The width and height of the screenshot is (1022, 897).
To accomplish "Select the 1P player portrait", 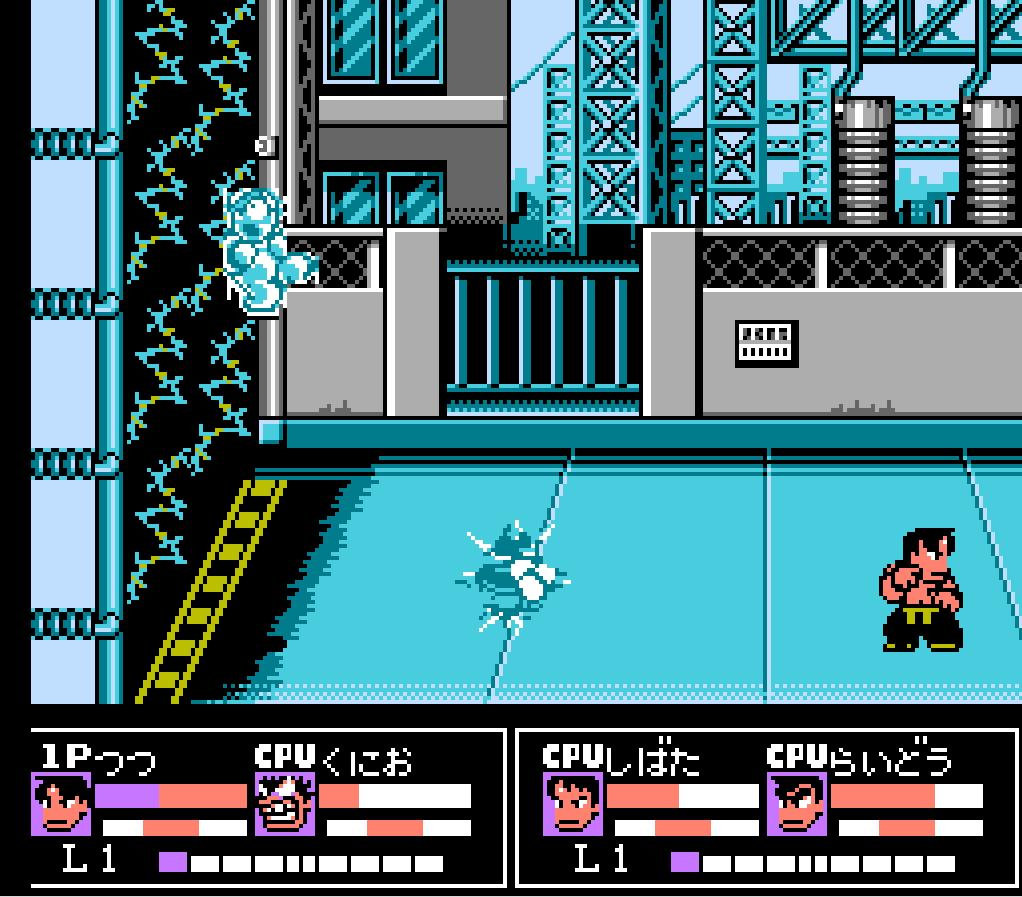I will point(62,805).
